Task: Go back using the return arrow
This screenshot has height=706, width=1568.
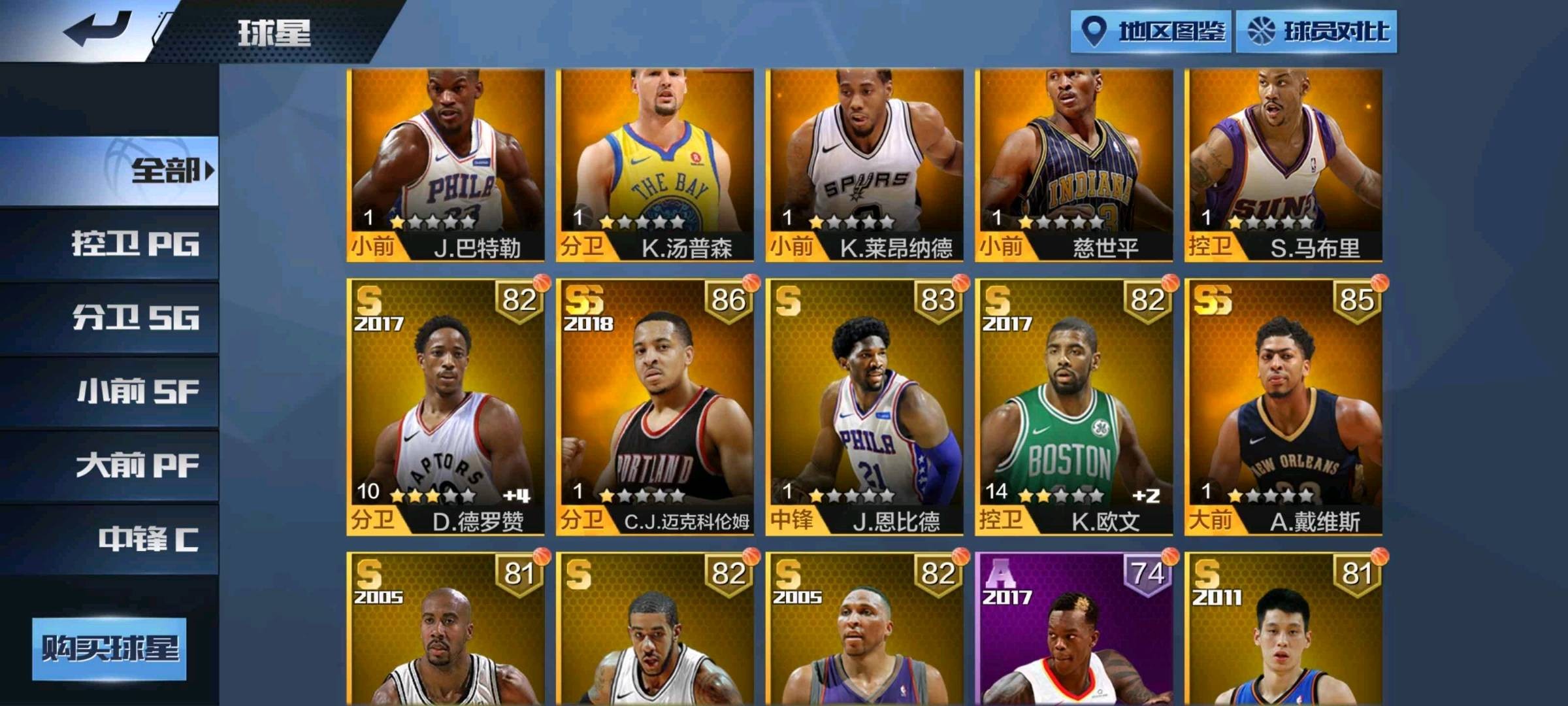Action: [98, 29]
